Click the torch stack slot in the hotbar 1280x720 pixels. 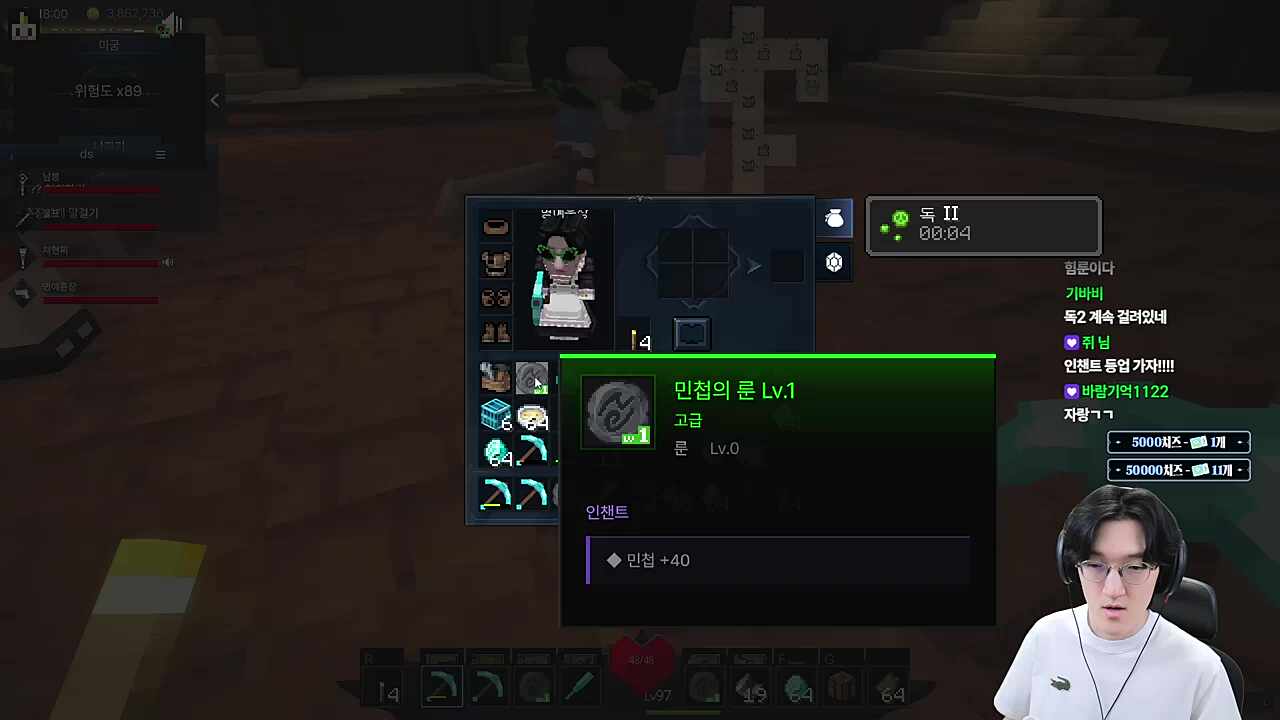pyautogui.click(x=390, y=690)
